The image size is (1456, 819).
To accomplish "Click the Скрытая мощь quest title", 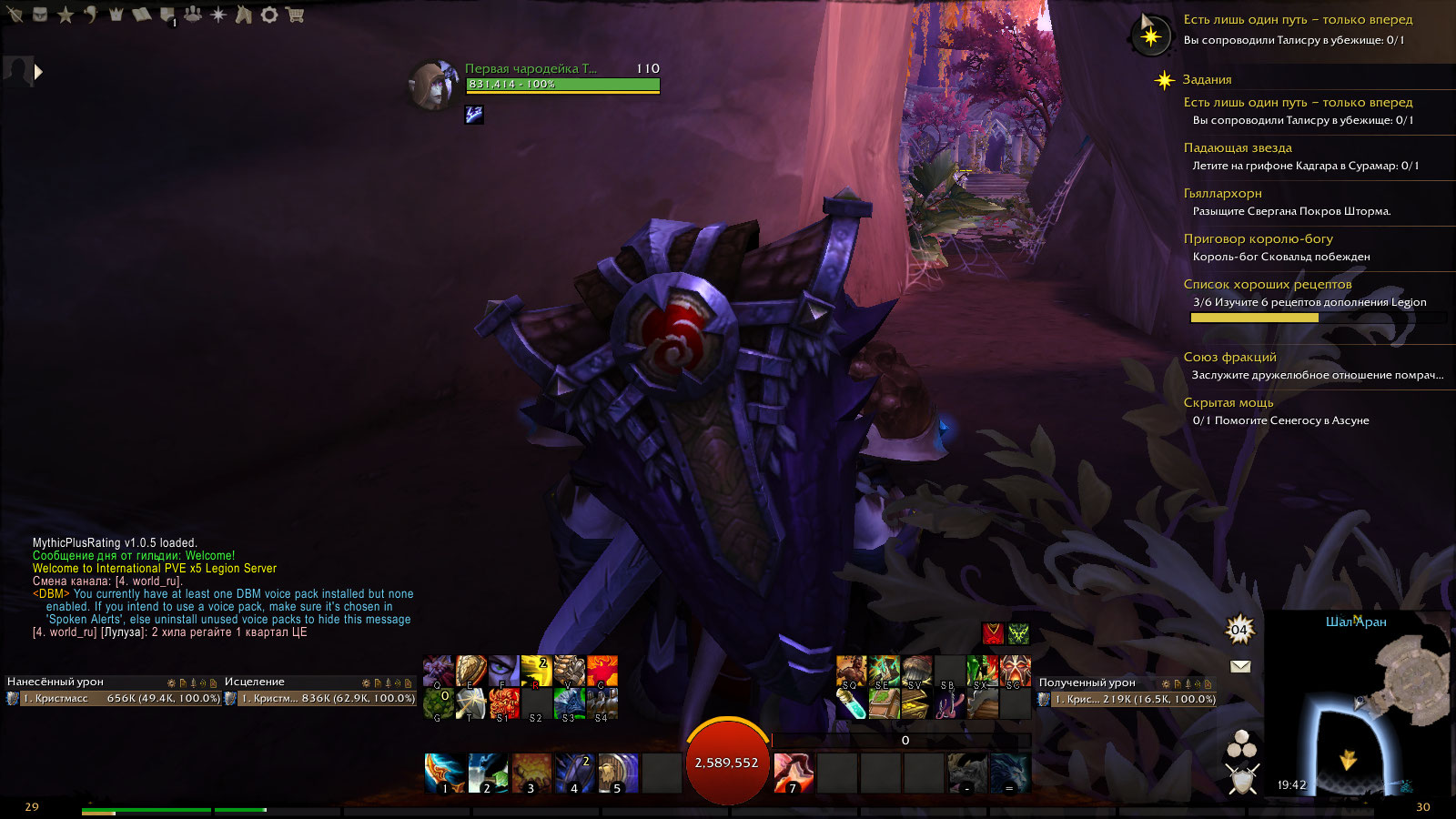I will click(x=1228, y=402).
